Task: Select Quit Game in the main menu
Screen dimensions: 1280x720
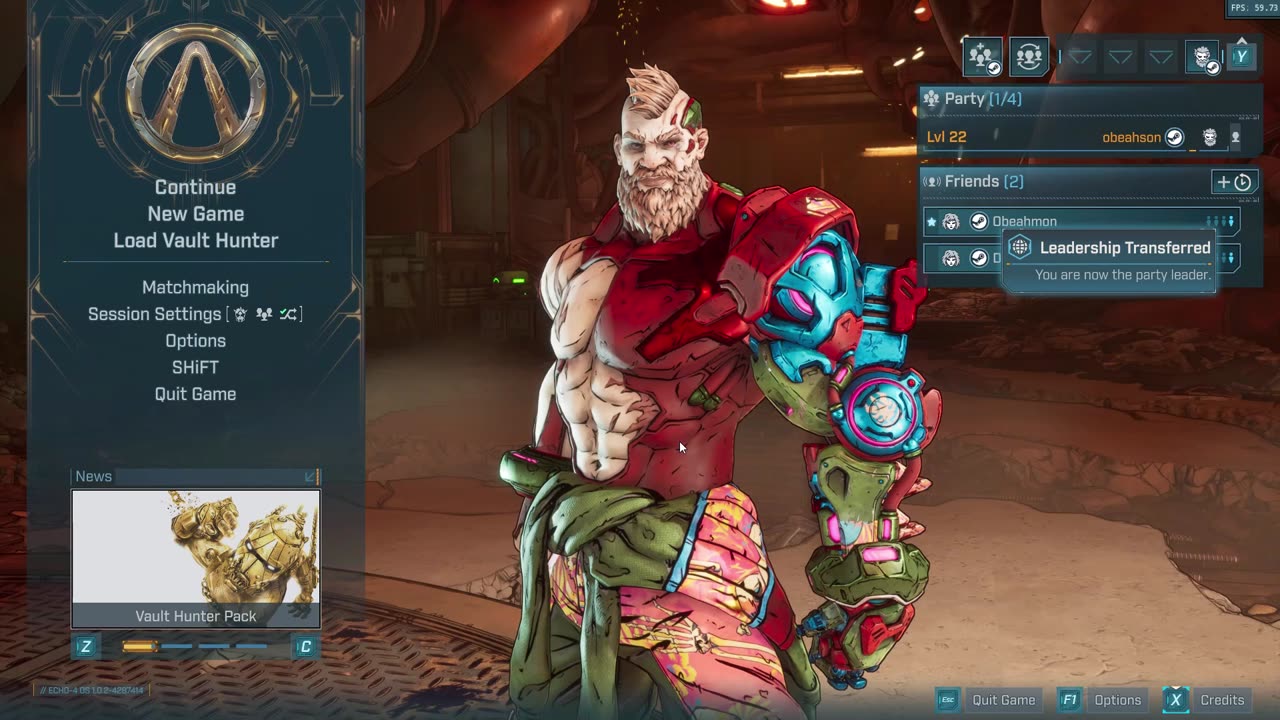Action: click(x=195, y=394)
